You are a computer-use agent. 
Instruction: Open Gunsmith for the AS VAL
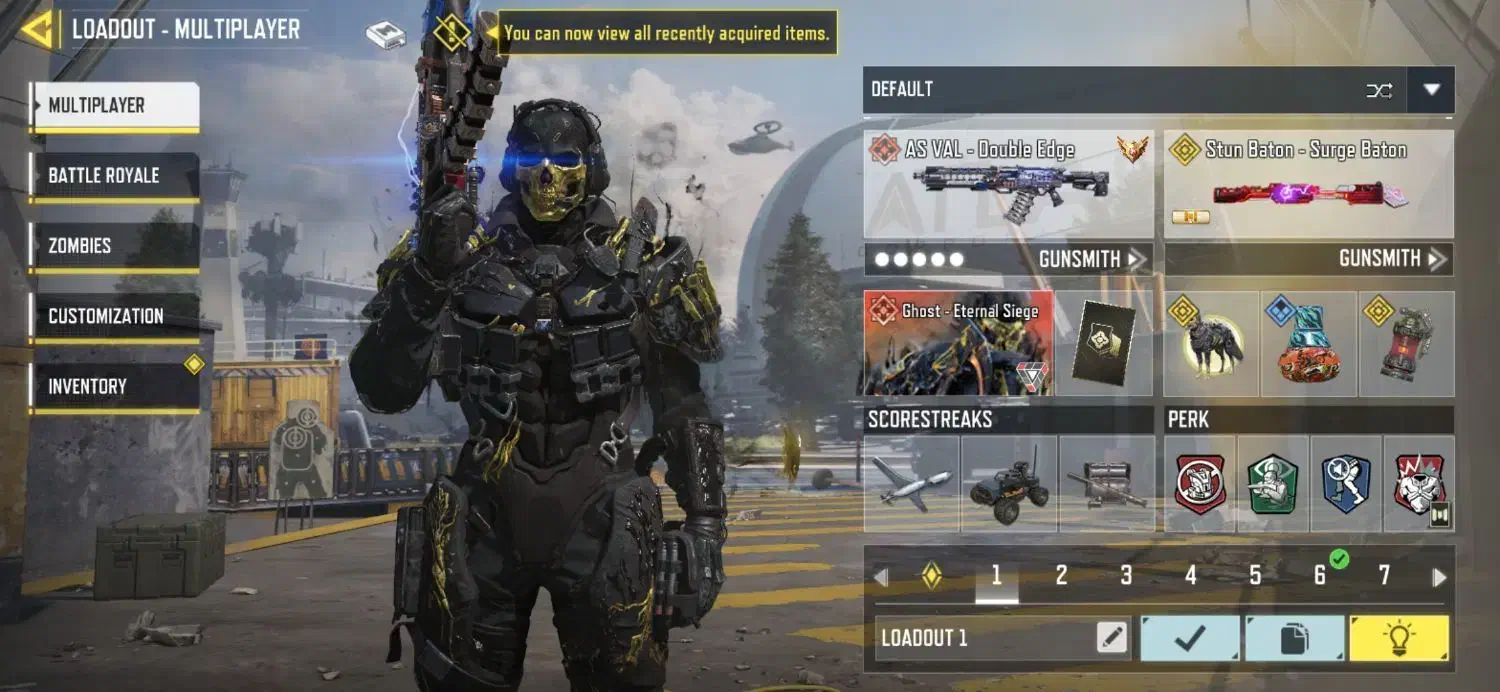click(x=1092, y=259)
